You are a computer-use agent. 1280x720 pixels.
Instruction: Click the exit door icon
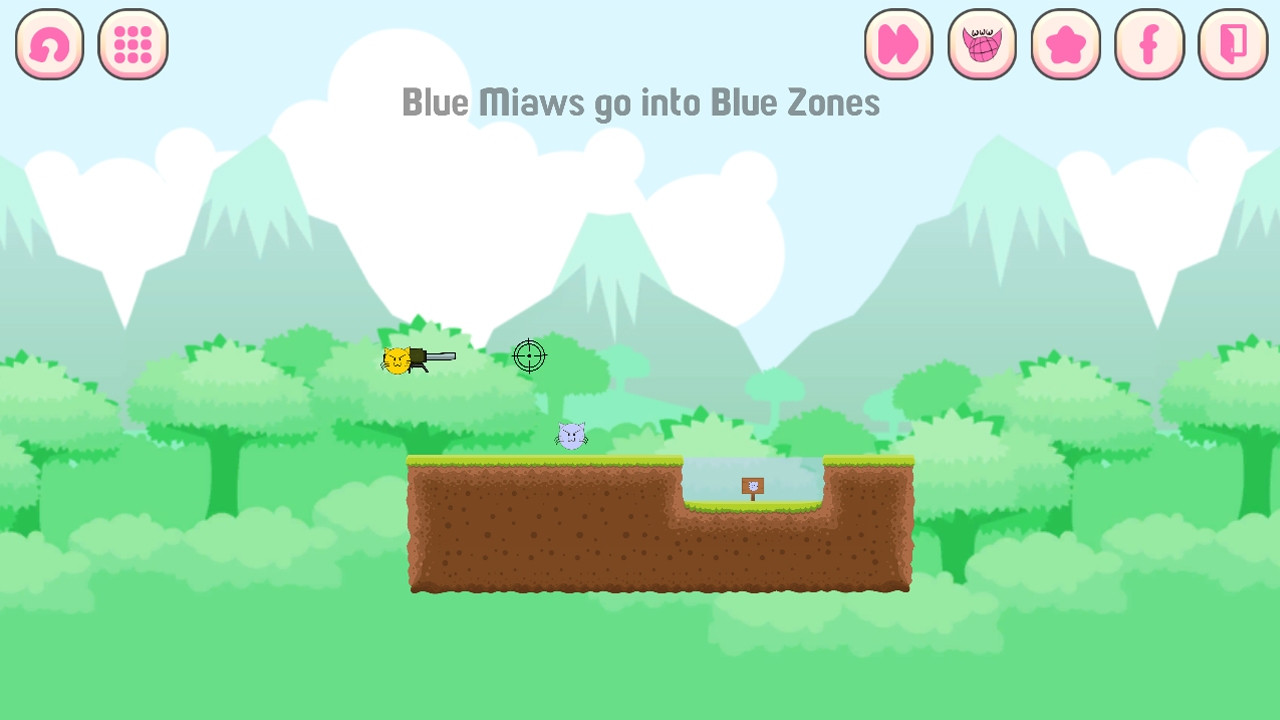[x=1231, y=43]
